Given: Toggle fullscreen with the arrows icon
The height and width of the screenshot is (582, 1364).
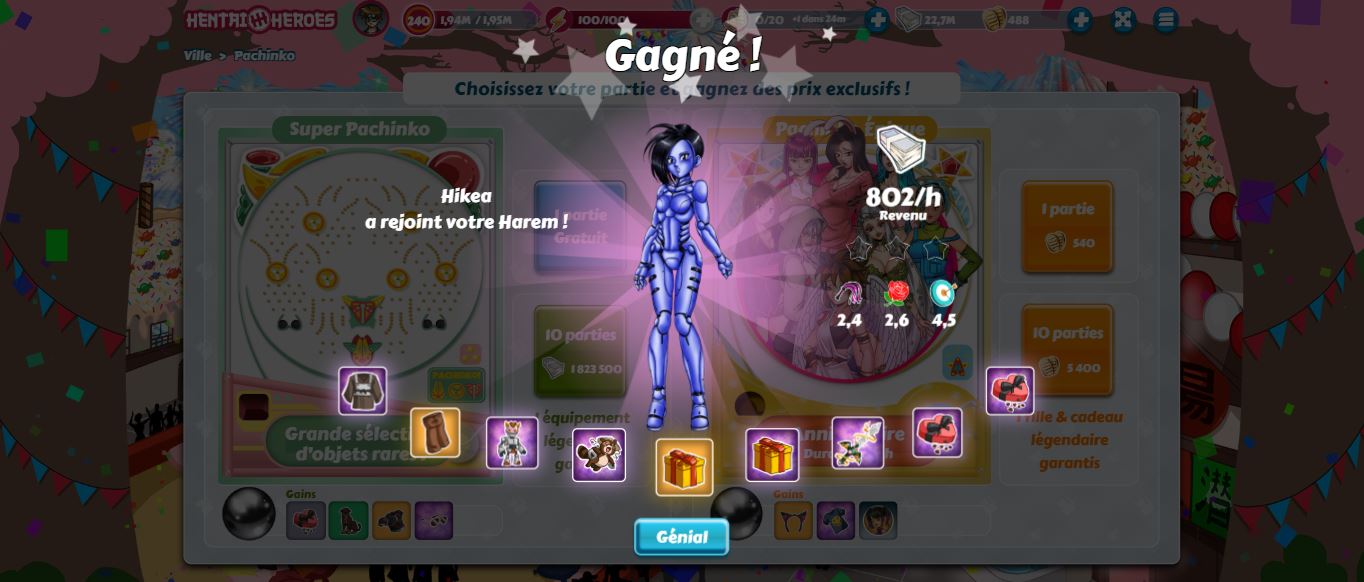Looking at the screenshot, I should [x=1123, y=20].
